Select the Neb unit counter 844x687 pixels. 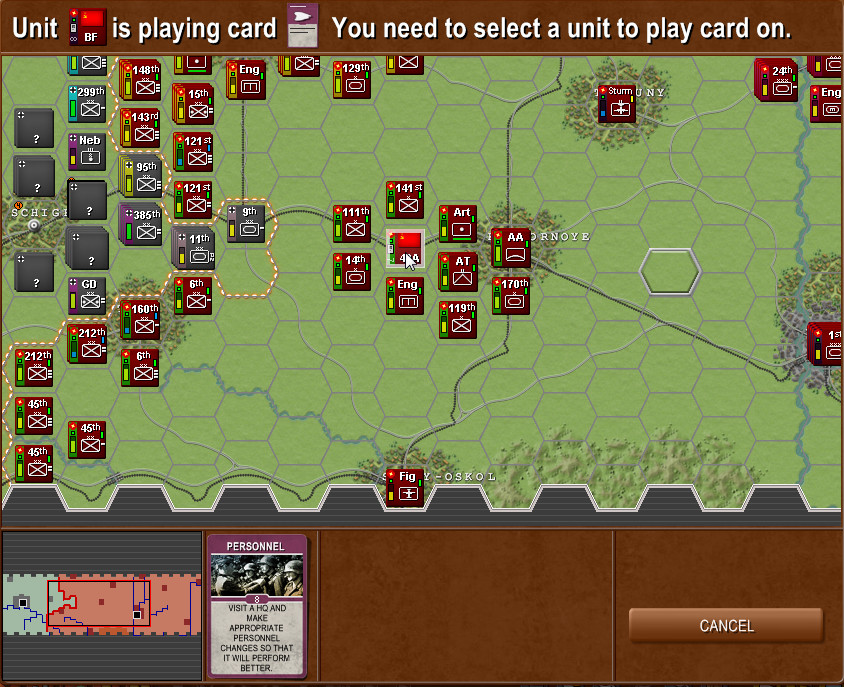pos(87,152)
